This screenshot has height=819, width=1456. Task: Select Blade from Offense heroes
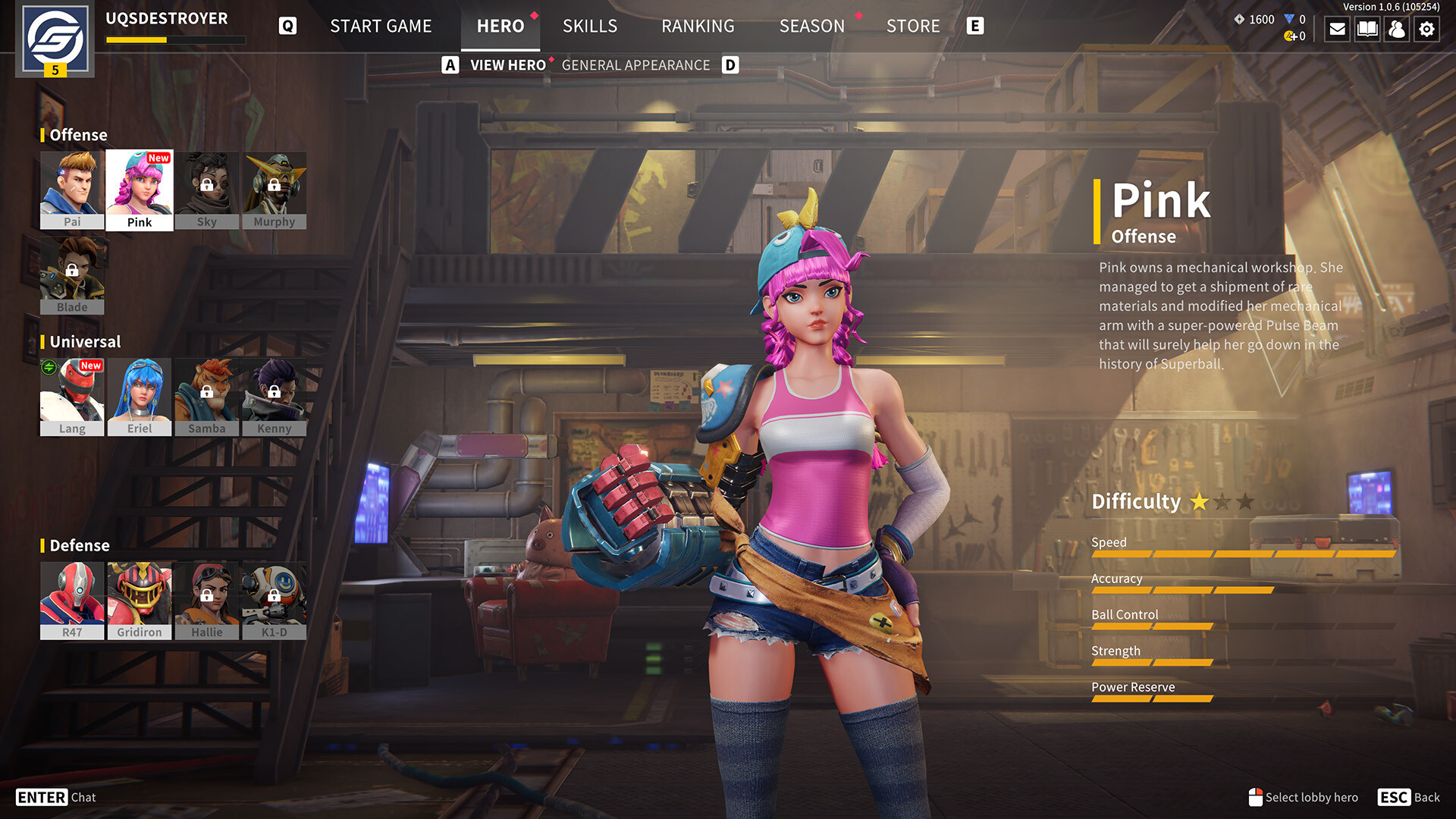coord(72,275)
